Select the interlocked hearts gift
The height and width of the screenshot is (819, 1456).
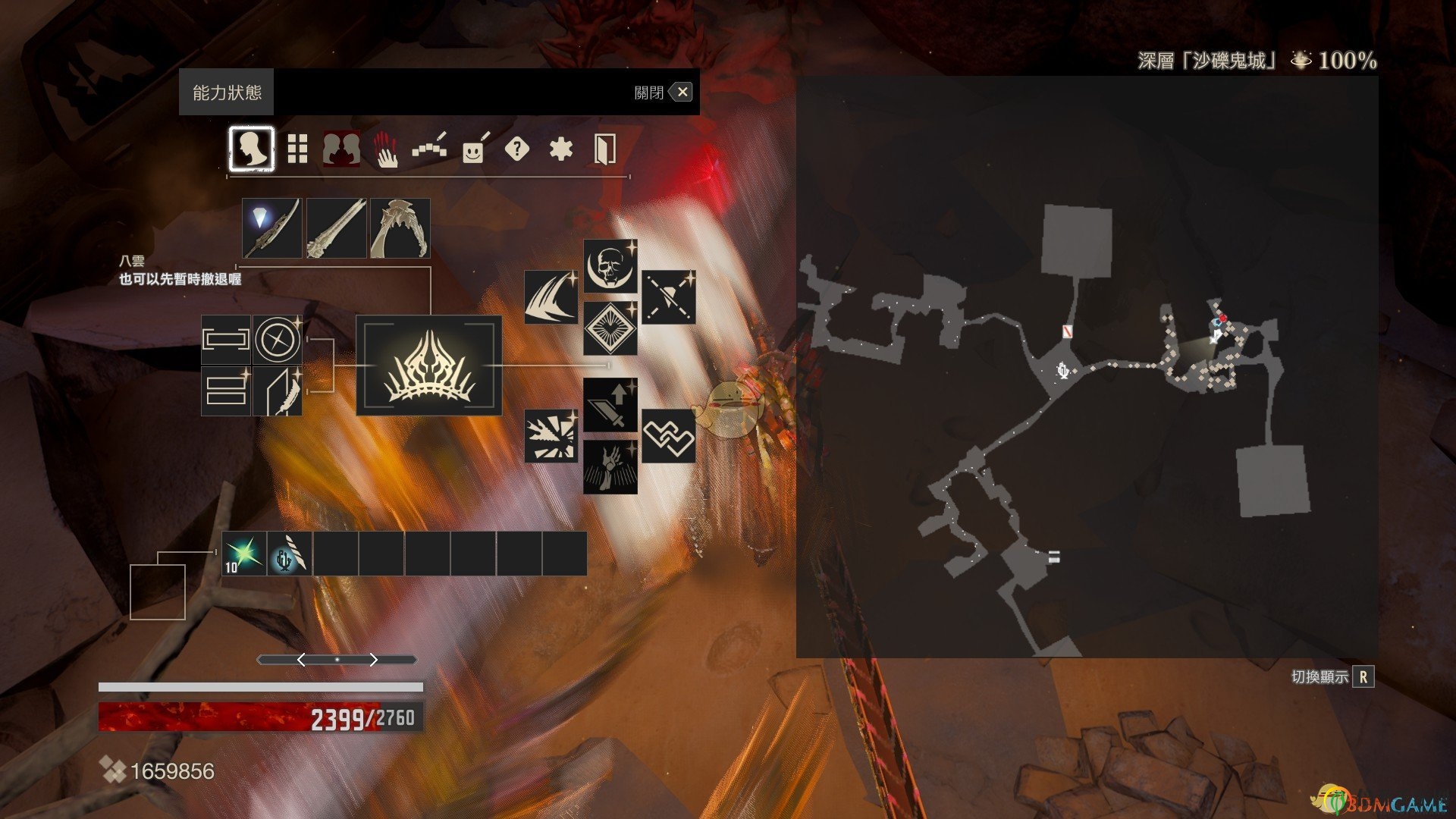[668, 436]
